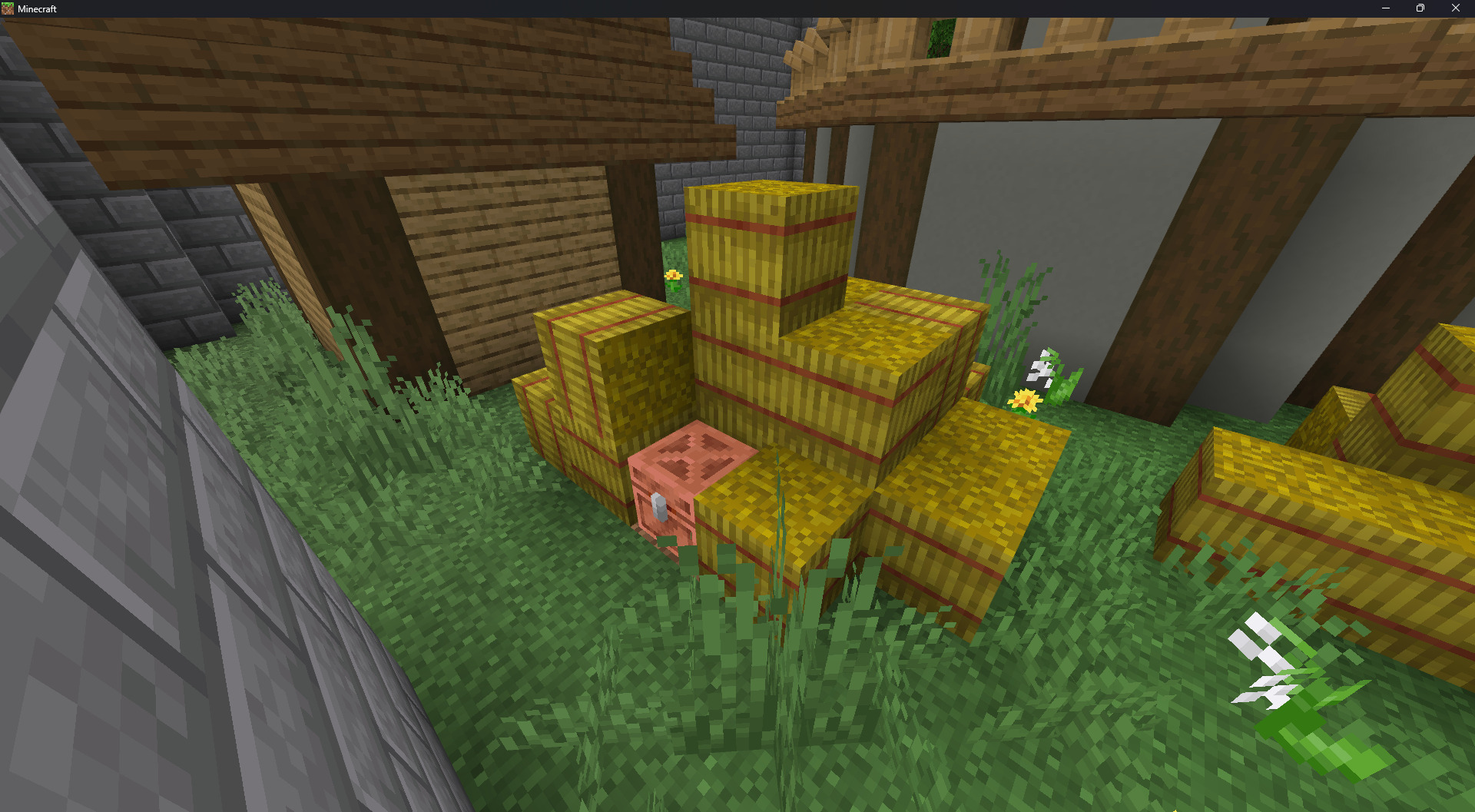The width and height of the screenshot is (1475, 812).
Task: Click the Minecraft grass block logo in titlebar
Action: tap(8, 8)
